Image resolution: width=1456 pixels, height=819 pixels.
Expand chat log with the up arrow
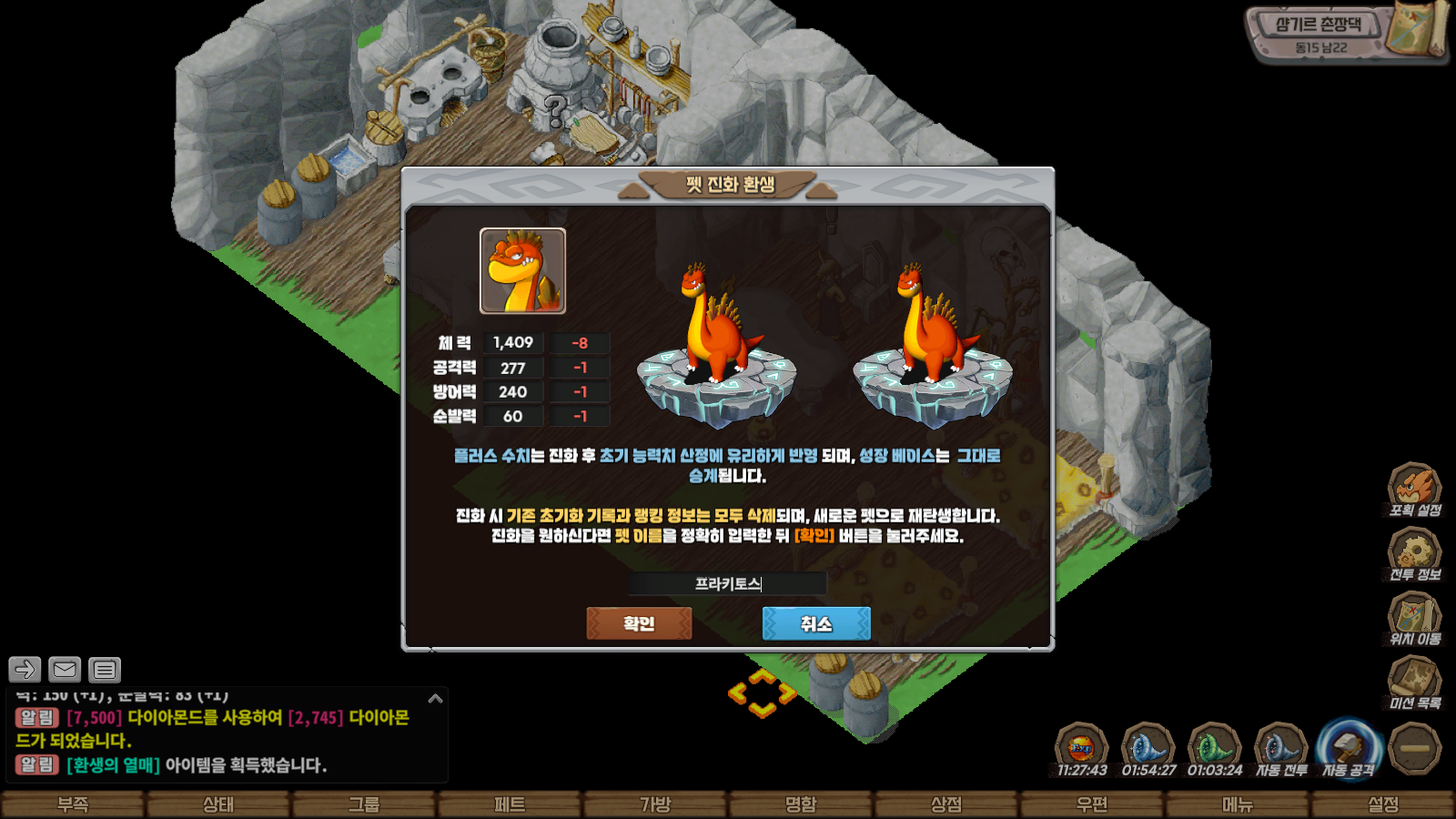435,699
